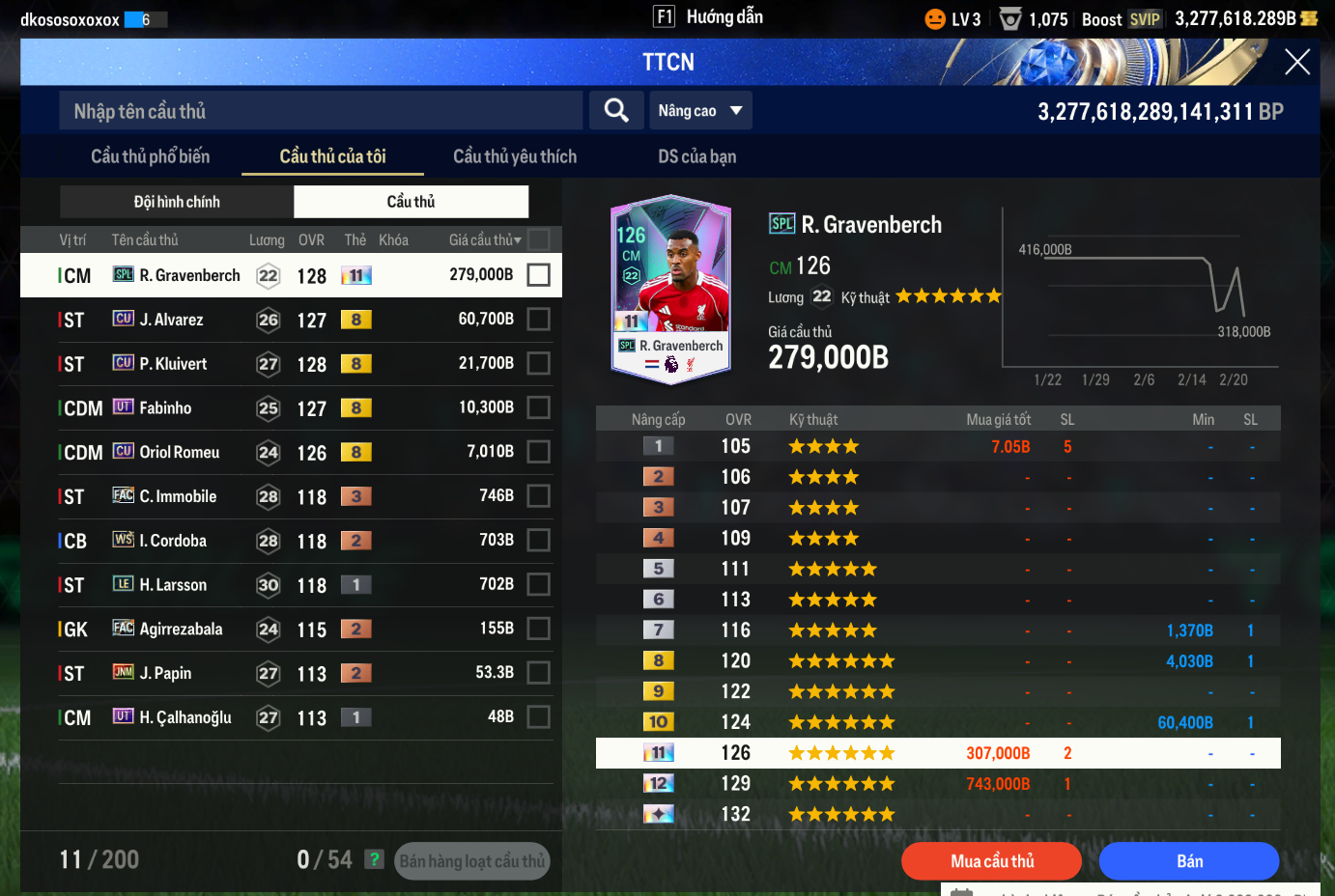Close the TTCN window
Viewport: 1335px width, 896px height.
tap(1297, 63)
